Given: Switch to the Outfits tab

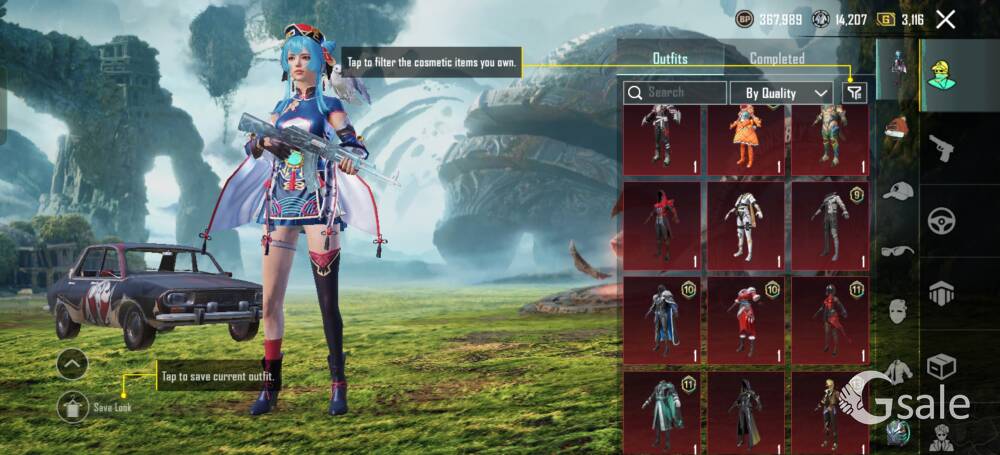Looking at the screenshot, I should pyautogui.click(x=669, y=58).
